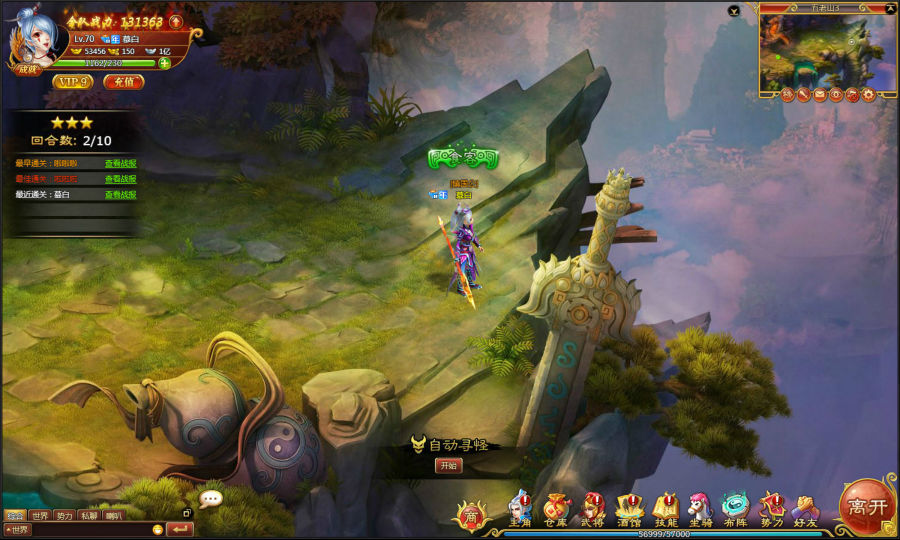Open the 好友 friends list
This screenshot has width=900, height=540.
(805, 508)
